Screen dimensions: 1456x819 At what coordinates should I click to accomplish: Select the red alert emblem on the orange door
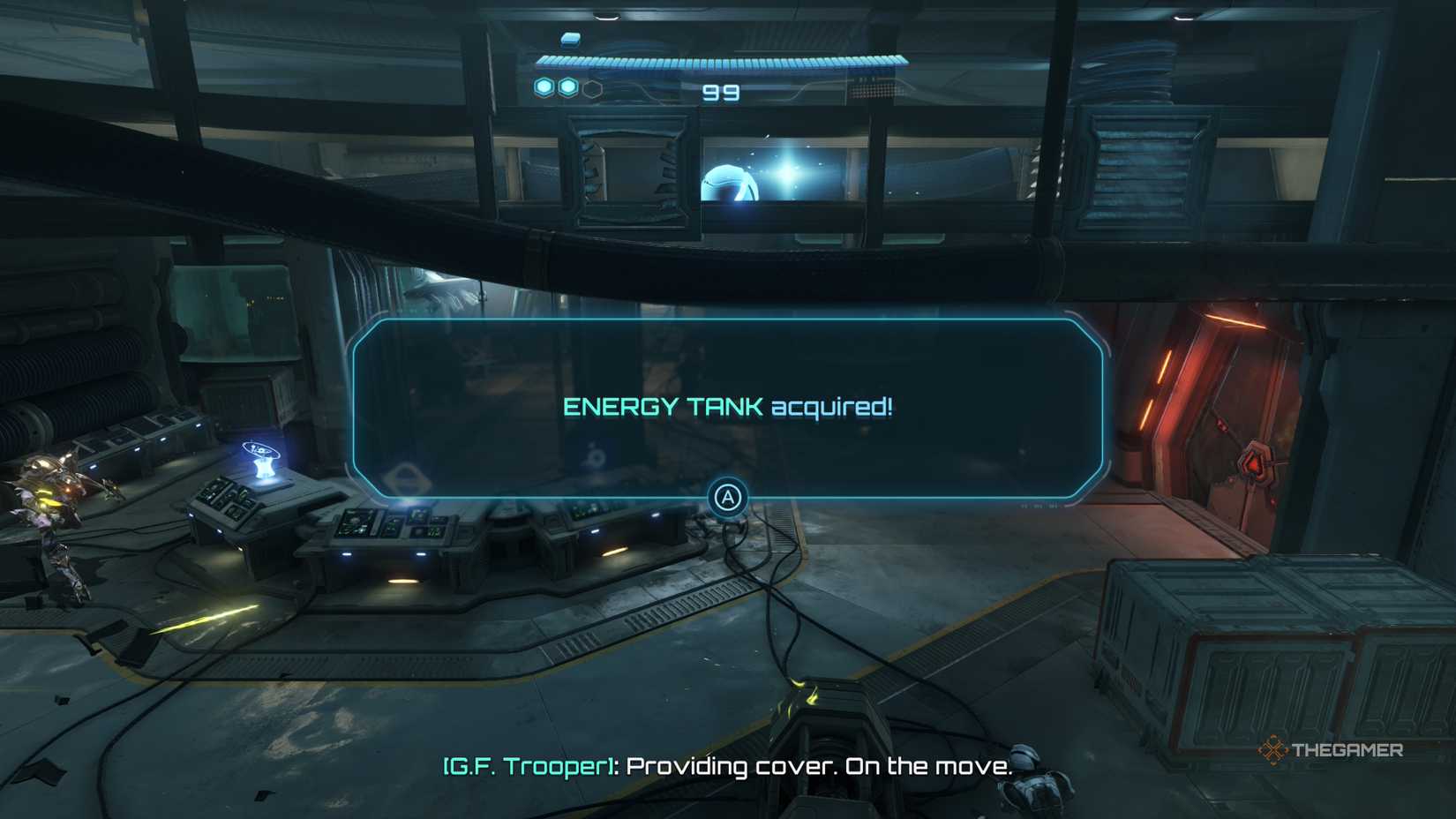pyautogui.click(x=1255, y=462)
